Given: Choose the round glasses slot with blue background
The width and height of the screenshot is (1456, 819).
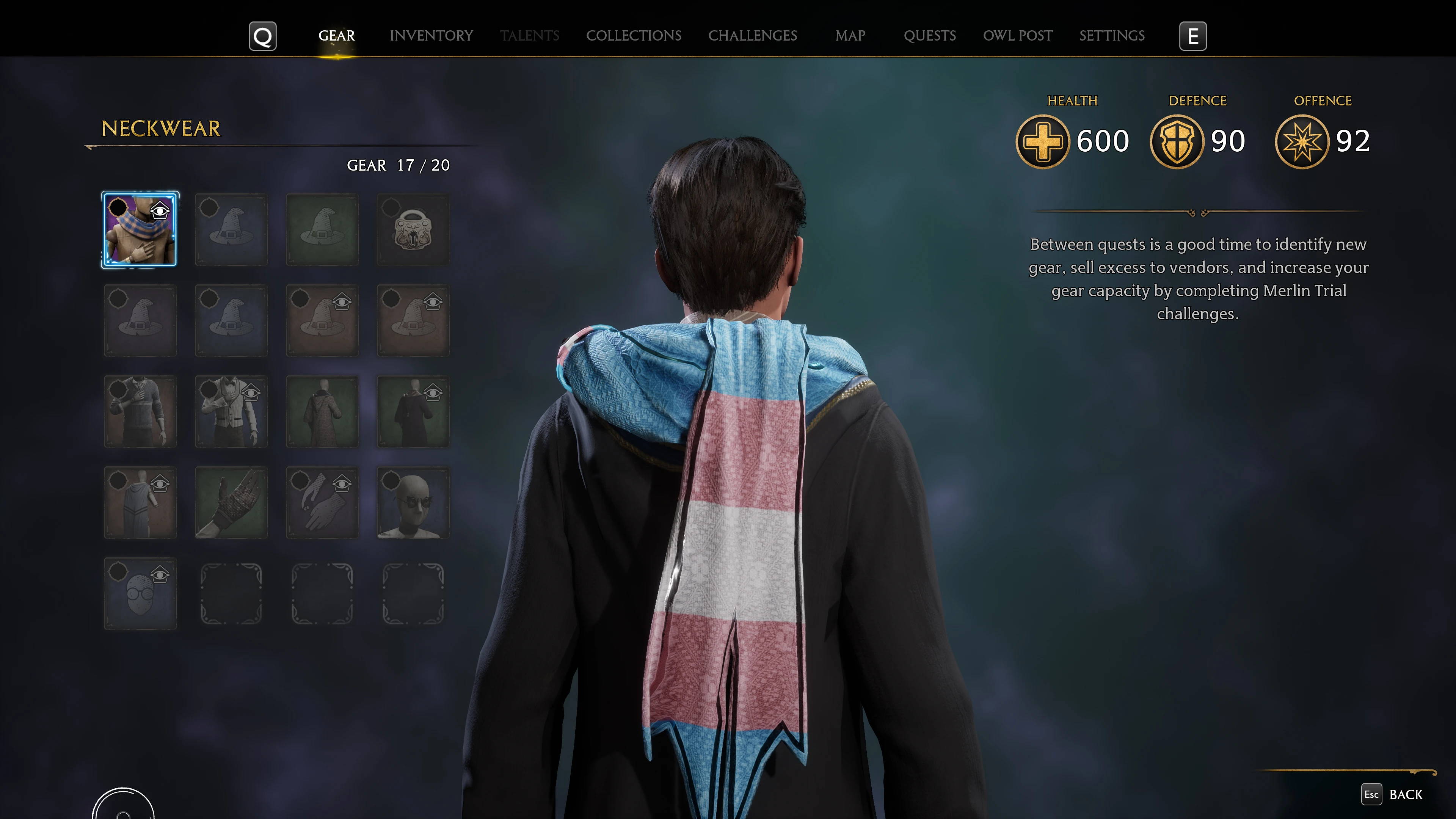Looking at the screenshot, I should pos(140,593).
